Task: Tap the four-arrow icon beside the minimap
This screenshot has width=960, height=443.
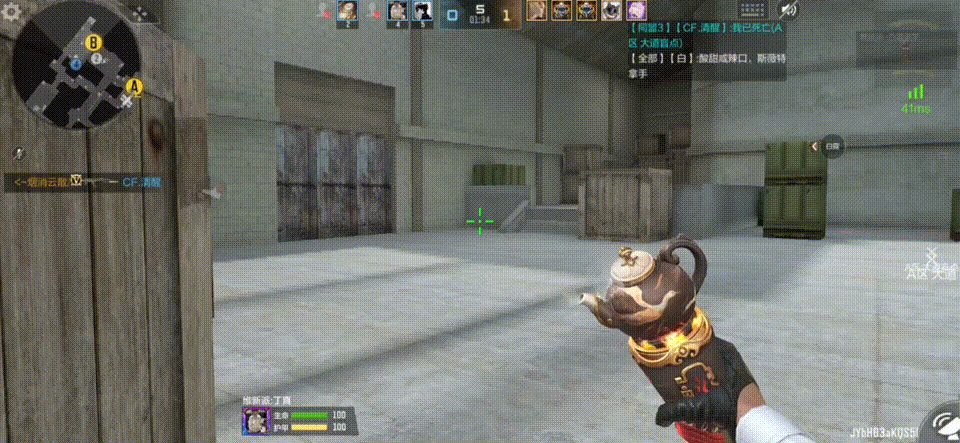Action: (143, 13)
